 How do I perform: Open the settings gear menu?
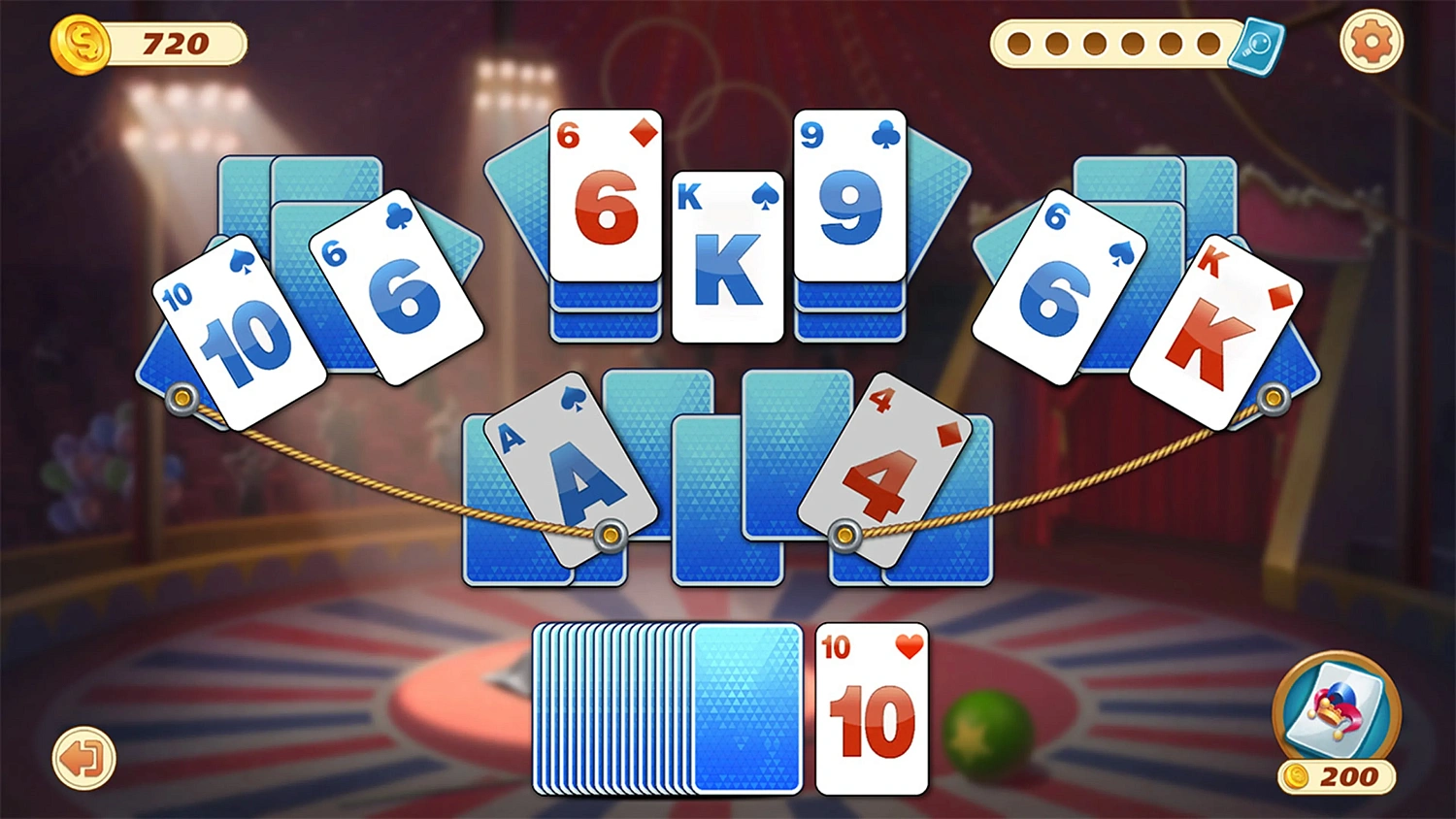(x=1370, y=43)
